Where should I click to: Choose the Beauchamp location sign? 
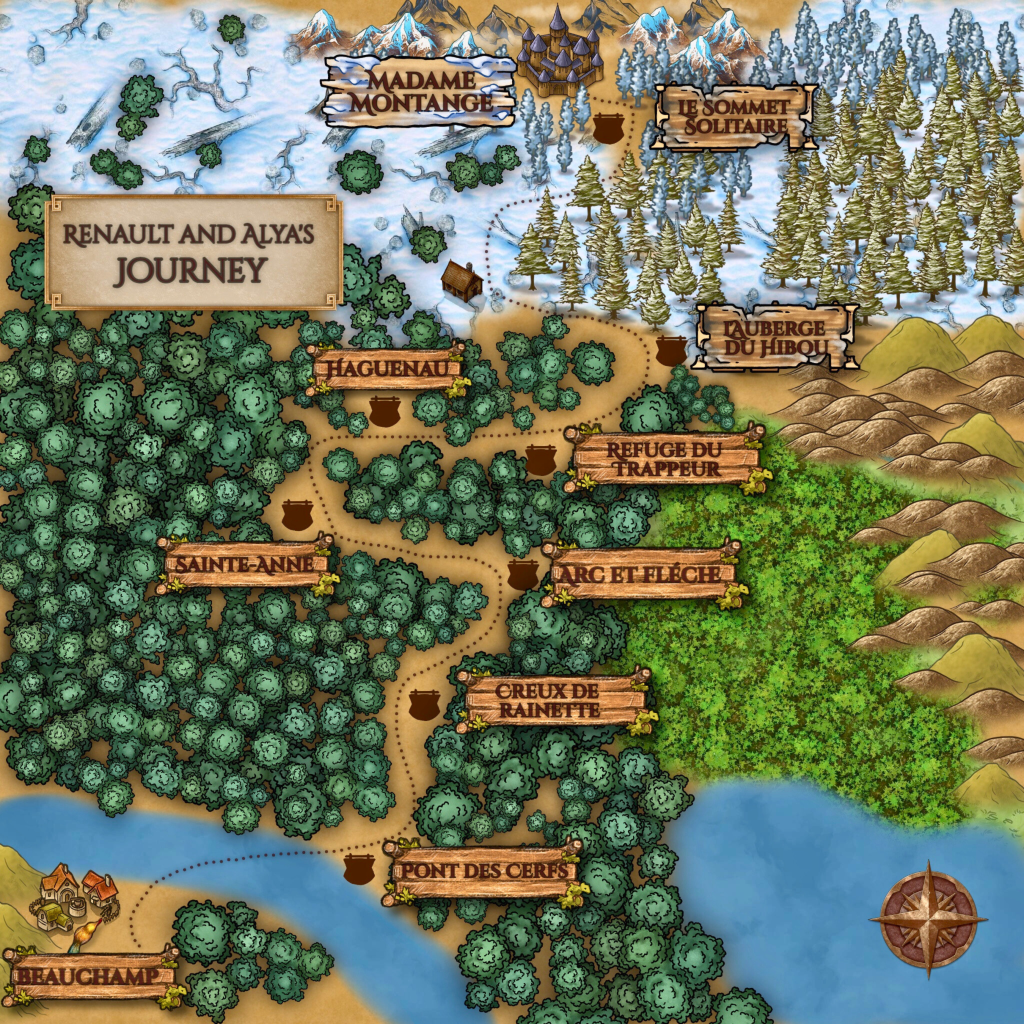90,975
